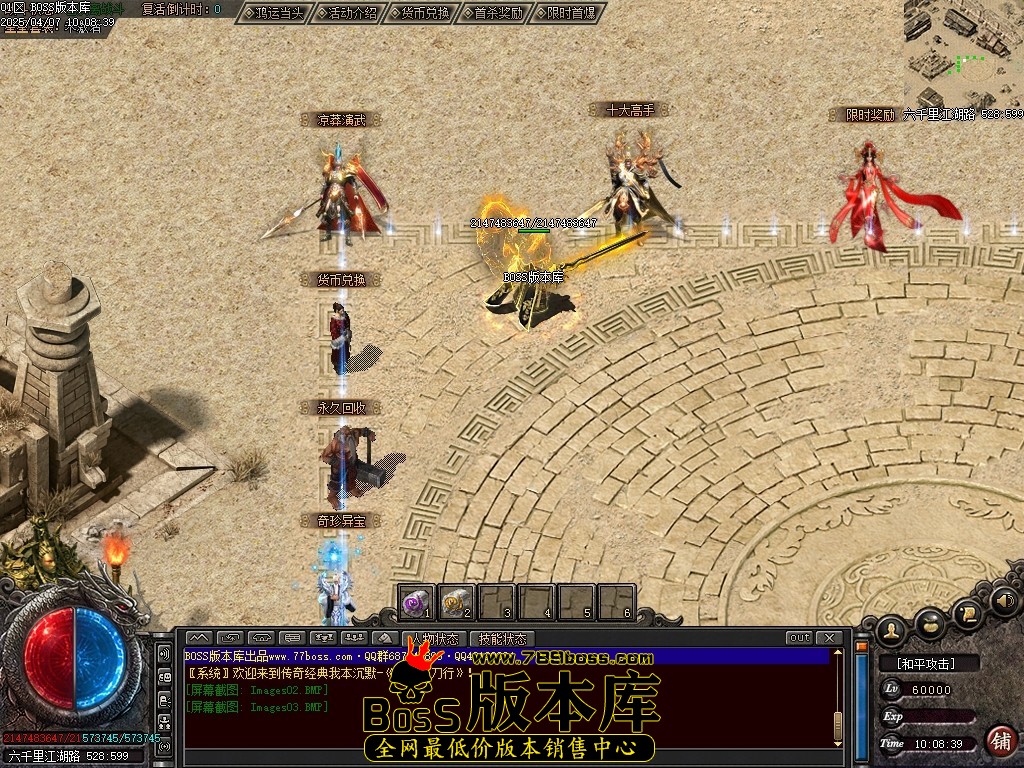Click the OUT button on chat panel
The height and width of the screenshot is (768, 1024).
pos(799,638)
